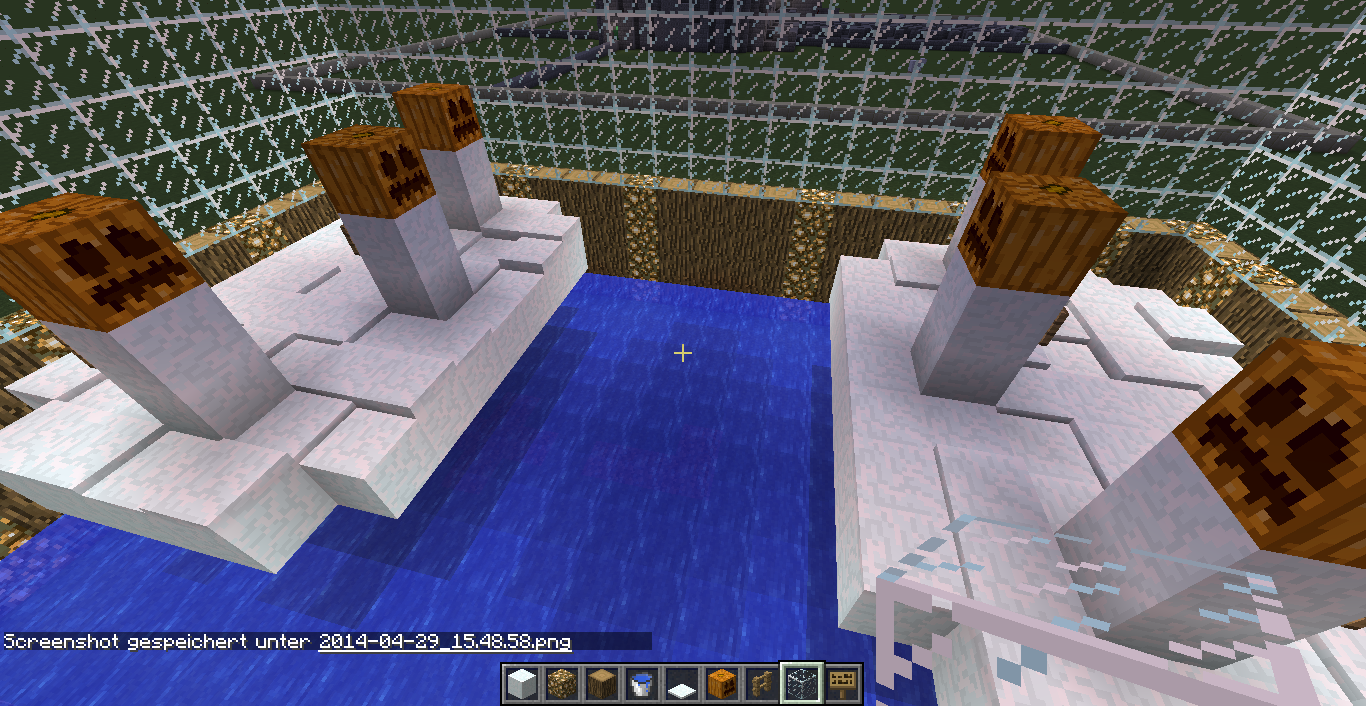Select the glowstone block slot

pos(561,684)
